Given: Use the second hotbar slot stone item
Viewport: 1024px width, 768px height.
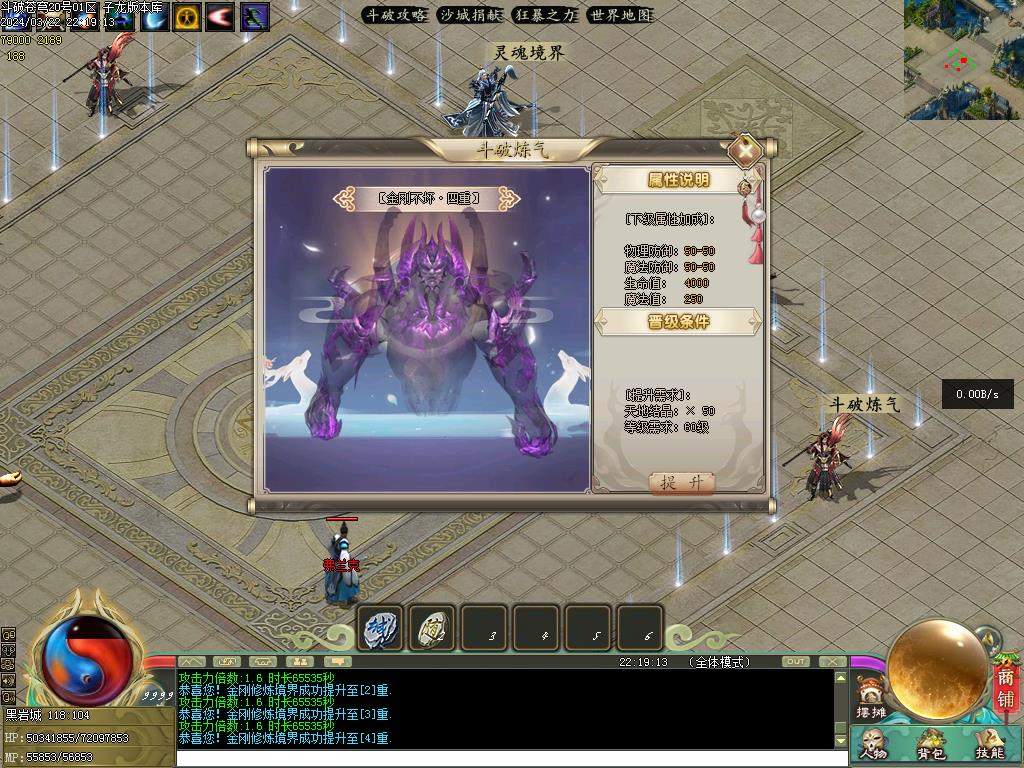Looking at the screenshot, I should pos(432,629).
